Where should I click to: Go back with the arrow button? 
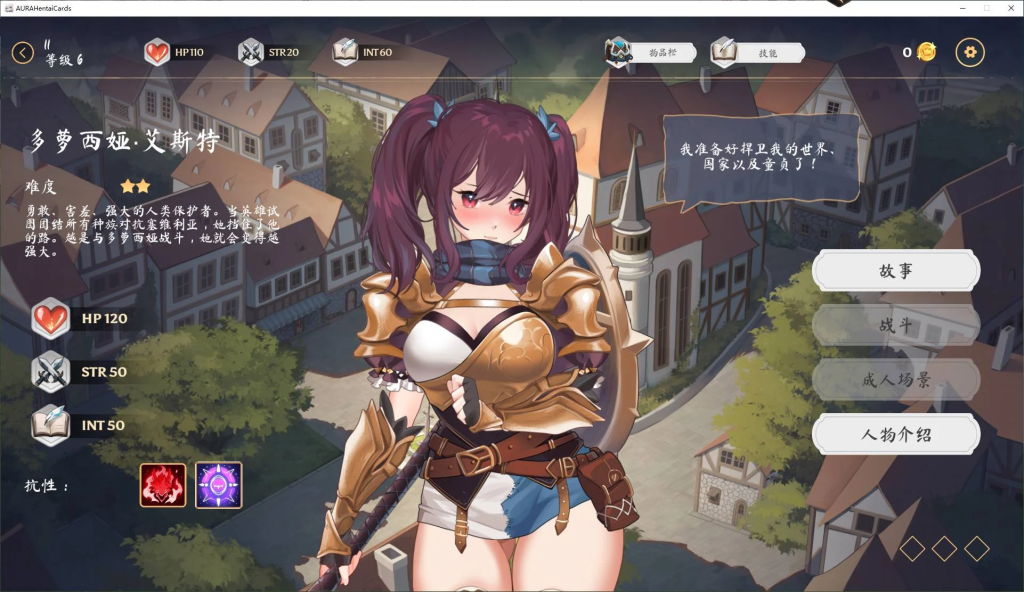click(x=23, y=52)
